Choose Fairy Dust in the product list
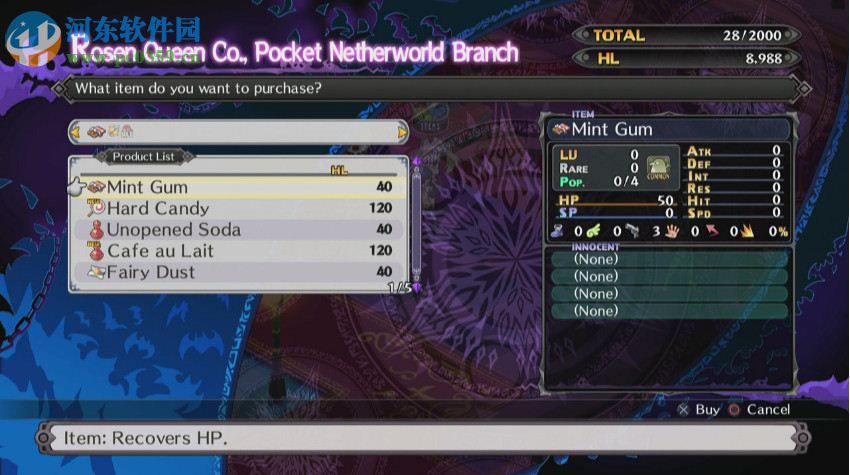Viewport: 850px width, 475px height. [151, 272]
